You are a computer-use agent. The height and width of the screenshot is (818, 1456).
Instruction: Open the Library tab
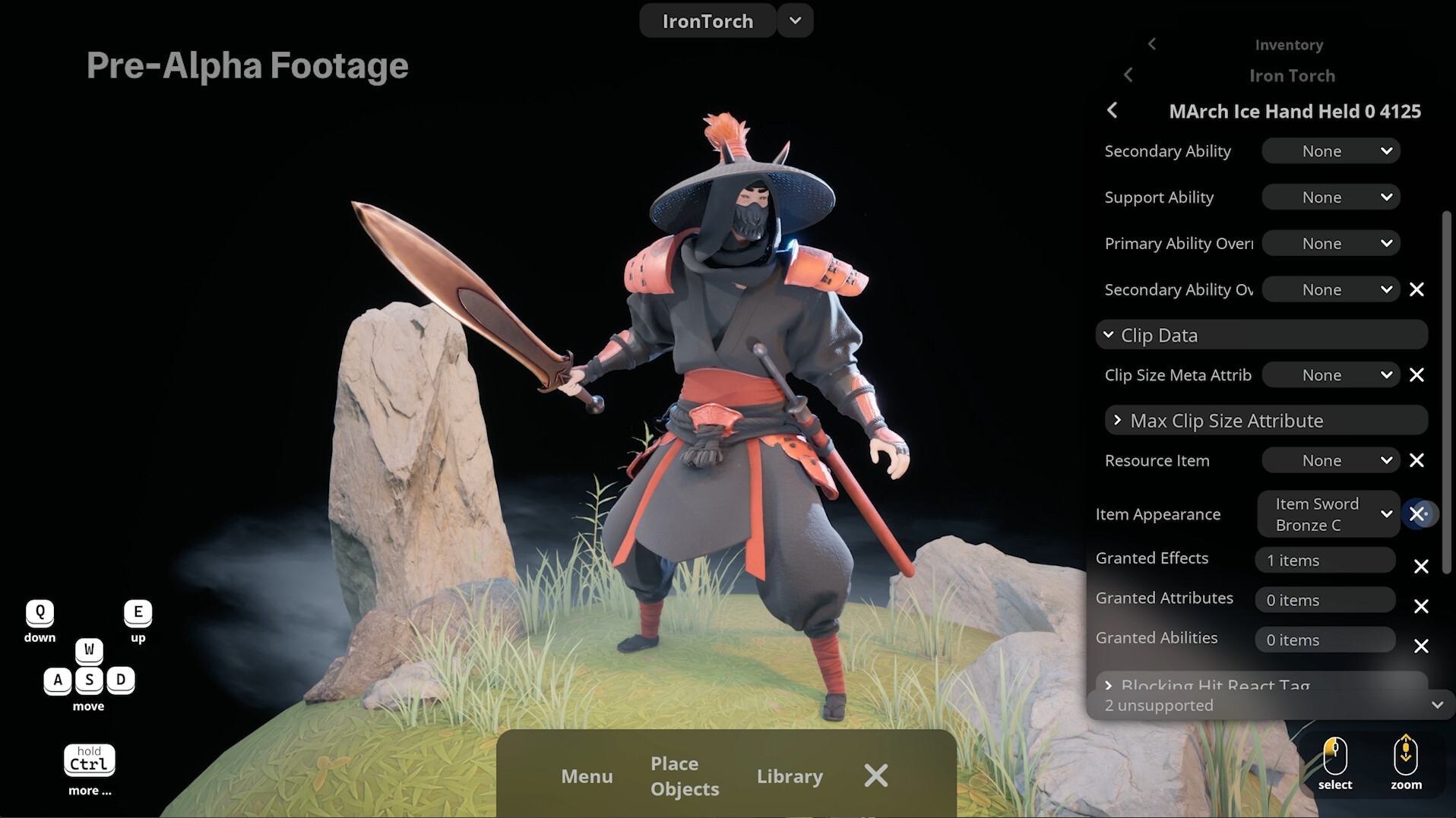coord(790,776)
